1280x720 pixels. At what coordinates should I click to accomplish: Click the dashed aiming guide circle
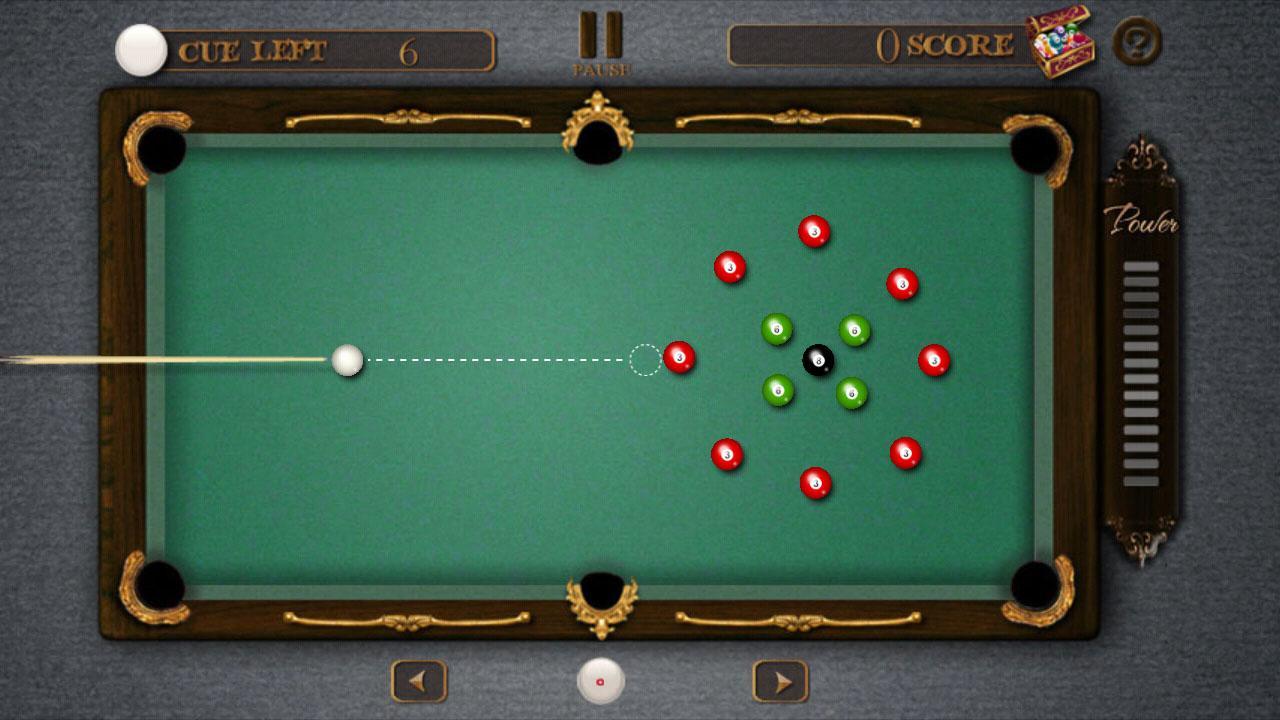[x=644, y=359]
